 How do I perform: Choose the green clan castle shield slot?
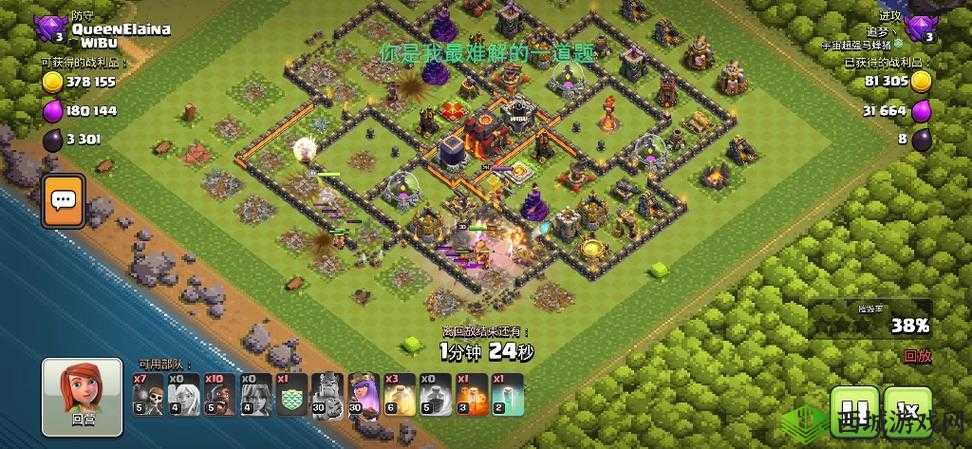290,394
